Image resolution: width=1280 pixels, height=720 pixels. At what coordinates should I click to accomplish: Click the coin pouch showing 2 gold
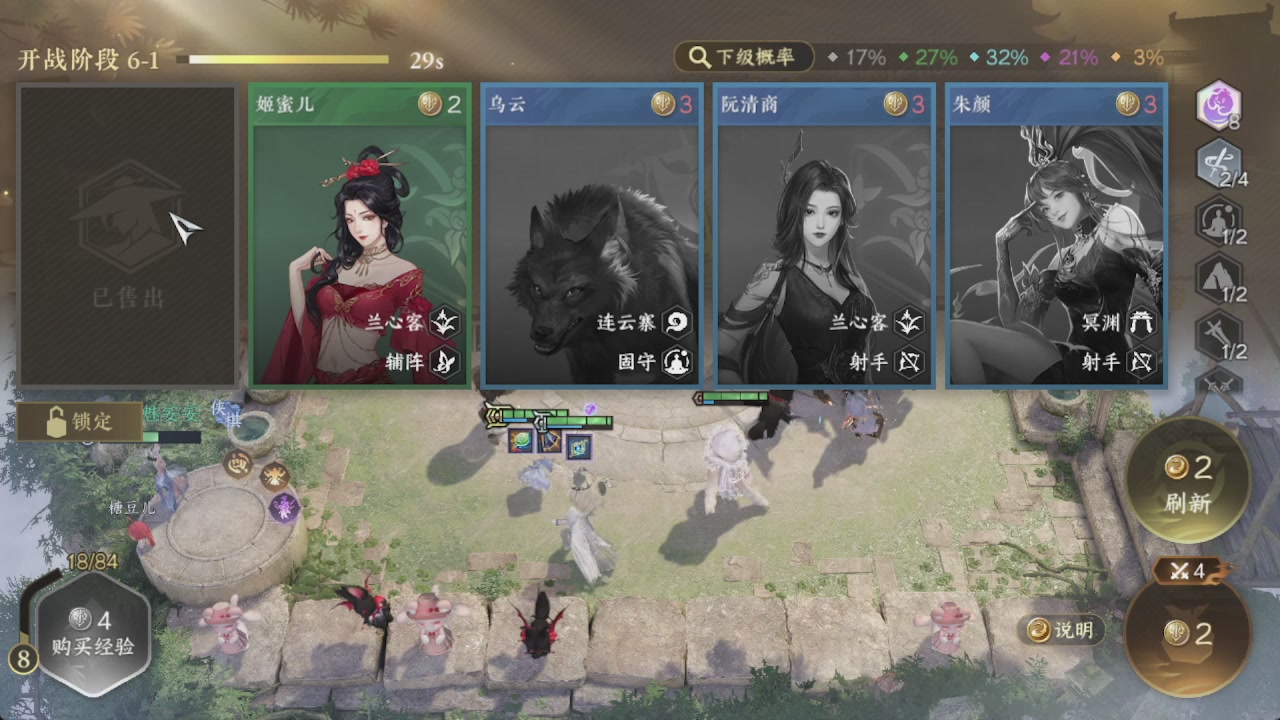coord(1187,633)
